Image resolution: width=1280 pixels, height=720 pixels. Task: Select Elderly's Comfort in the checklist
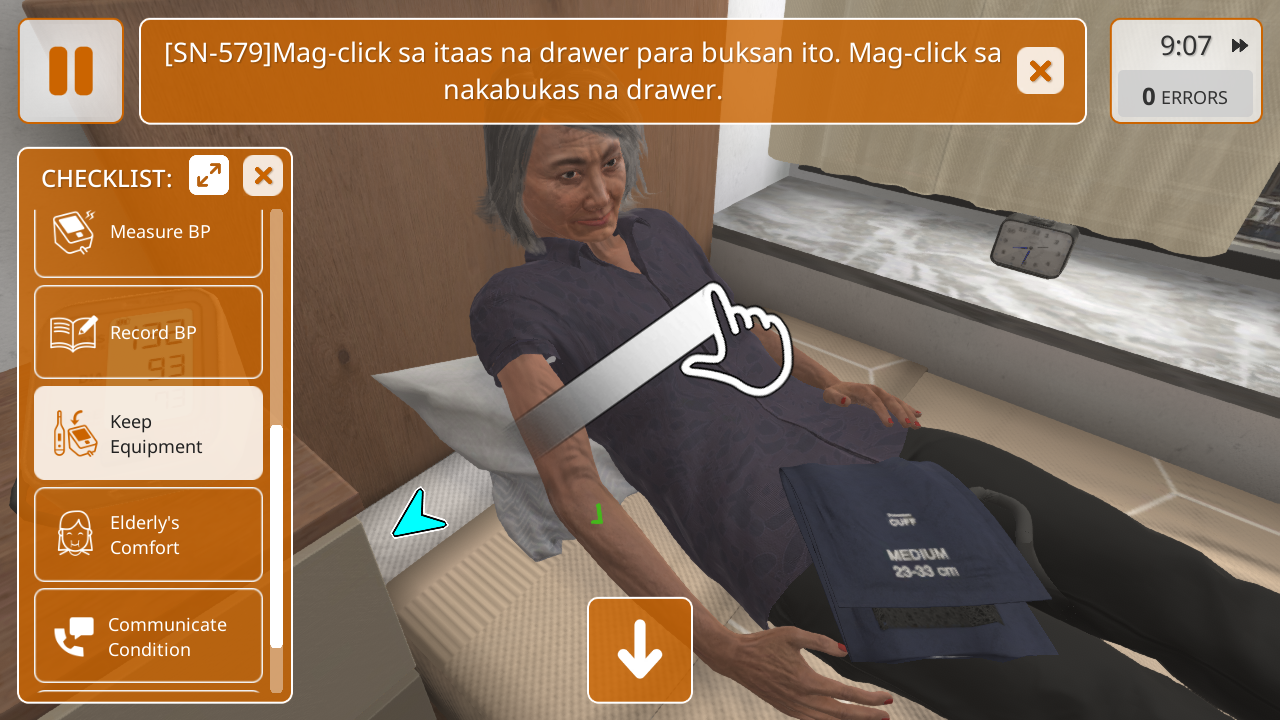[148, 535]
